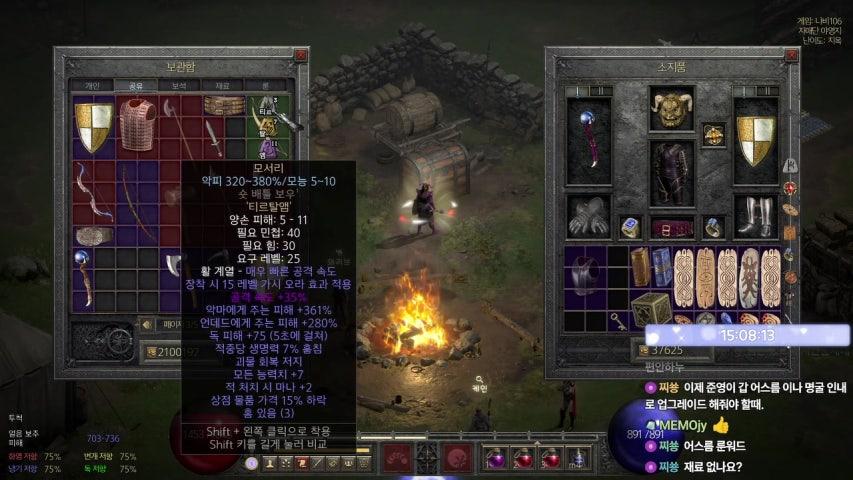Viewport: 853px width, 480px height.
Task: Pick up the gold-white shield in stash
Action: pos(94,123)
